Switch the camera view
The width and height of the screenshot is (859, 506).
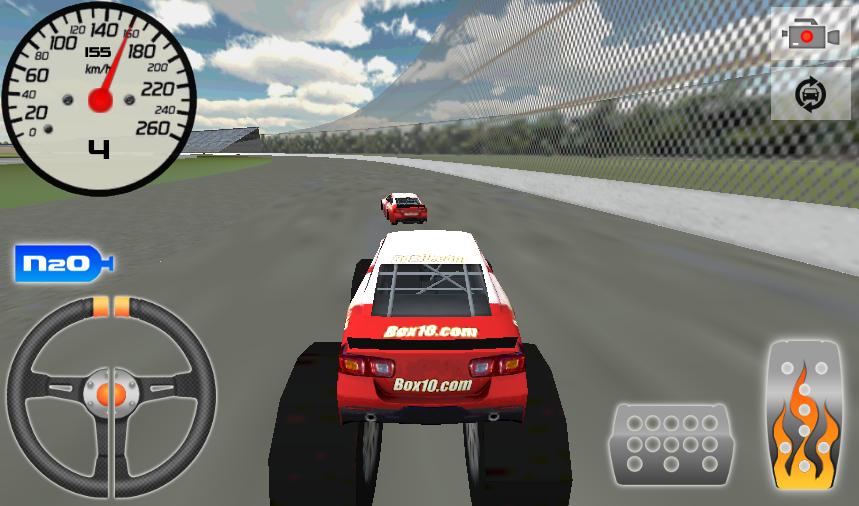(x=813, y=36)
